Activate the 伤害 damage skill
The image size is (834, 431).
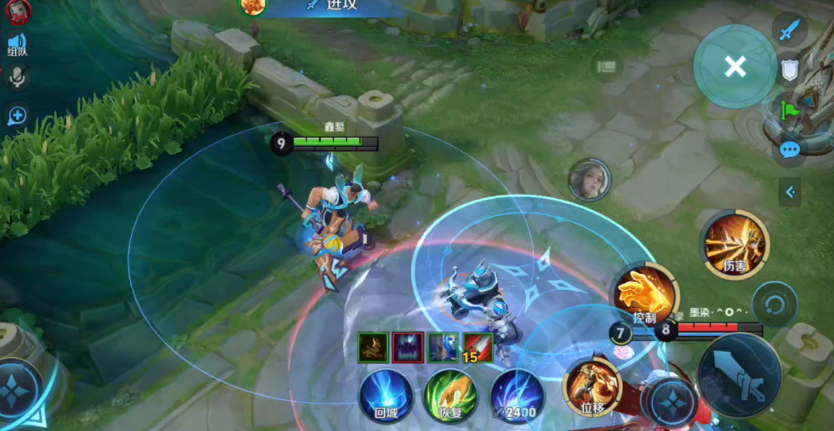click(x=736, y=245)
